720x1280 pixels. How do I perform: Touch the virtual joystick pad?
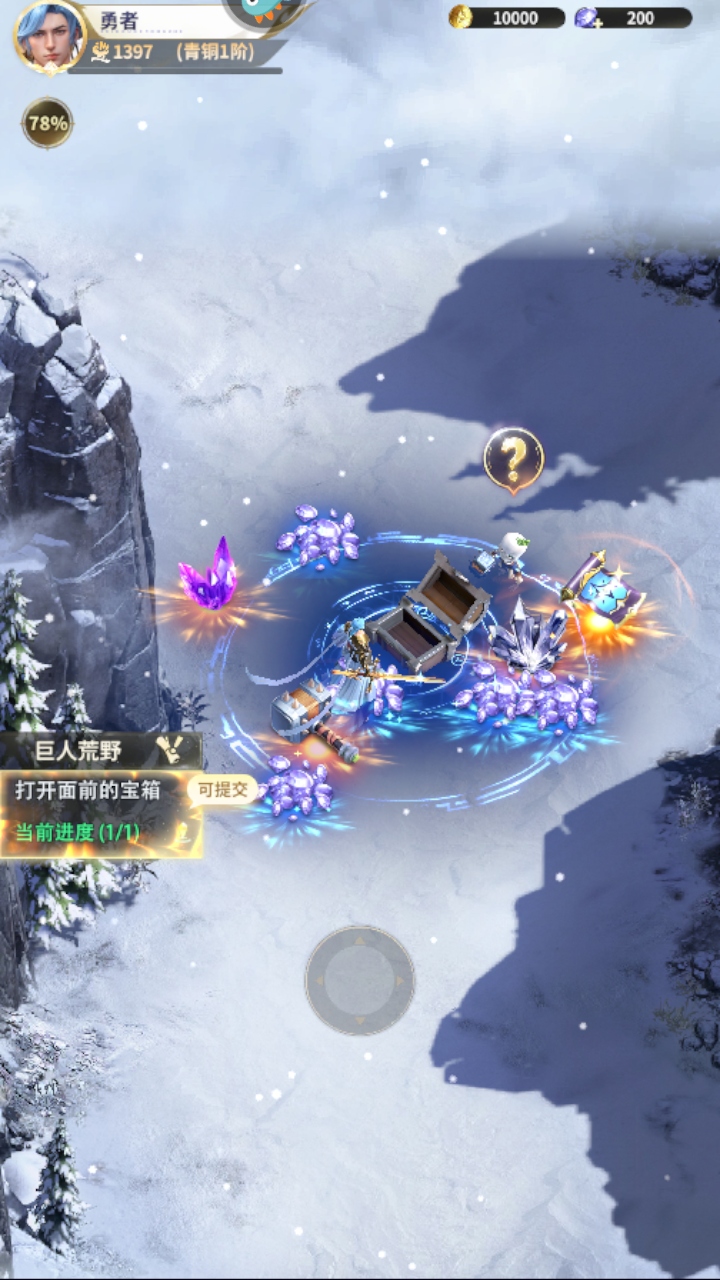pos(360,980)
